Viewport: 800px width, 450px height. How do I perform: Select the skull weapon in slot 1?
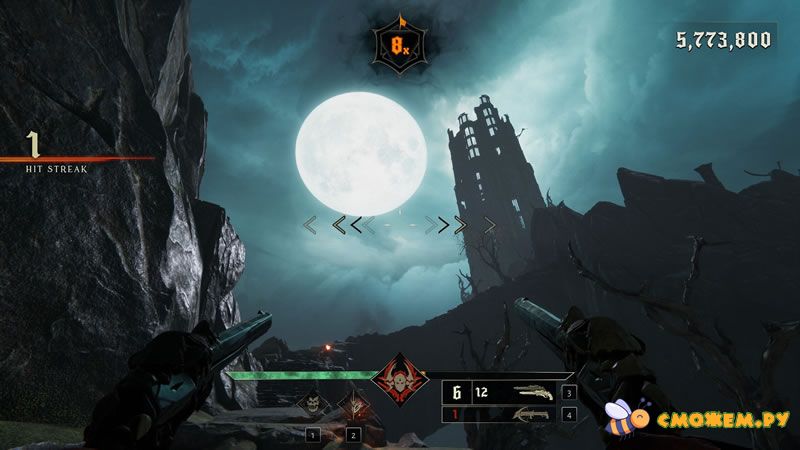click(x=313, y=407)
